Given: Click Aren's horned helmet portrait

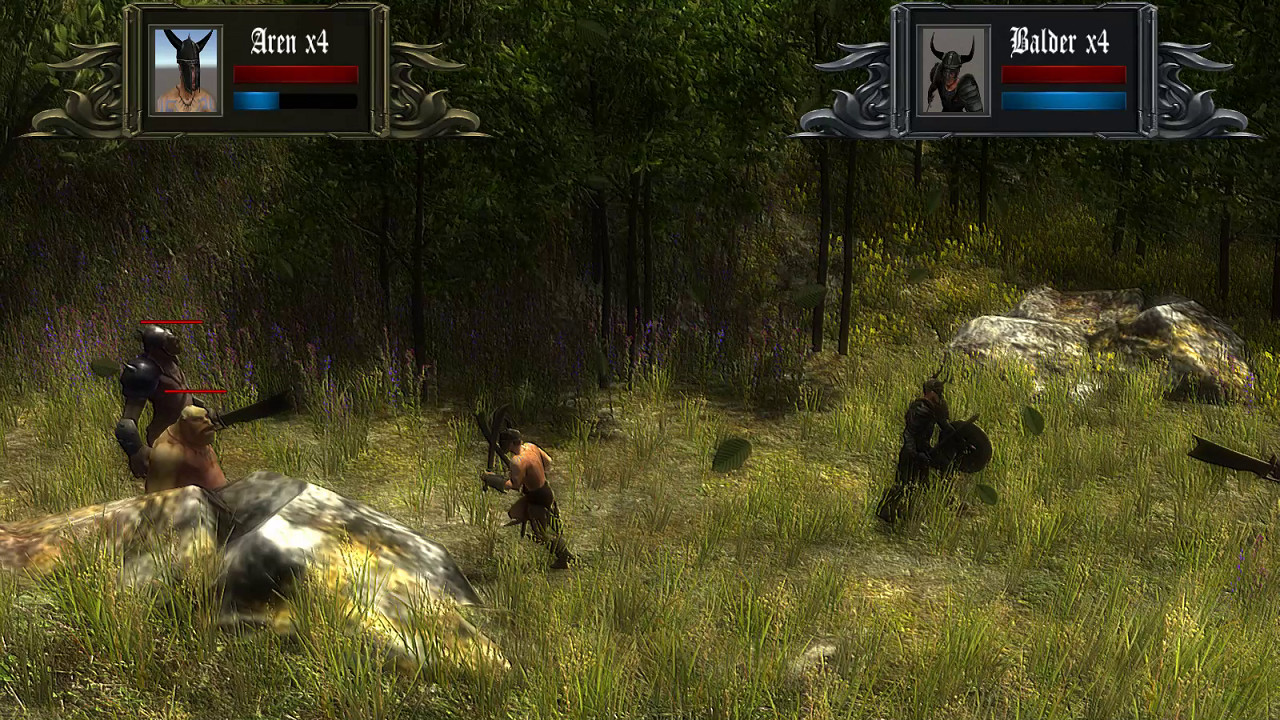Looking at the screenshot, I should pyautogui.click(x=186, y=69).
